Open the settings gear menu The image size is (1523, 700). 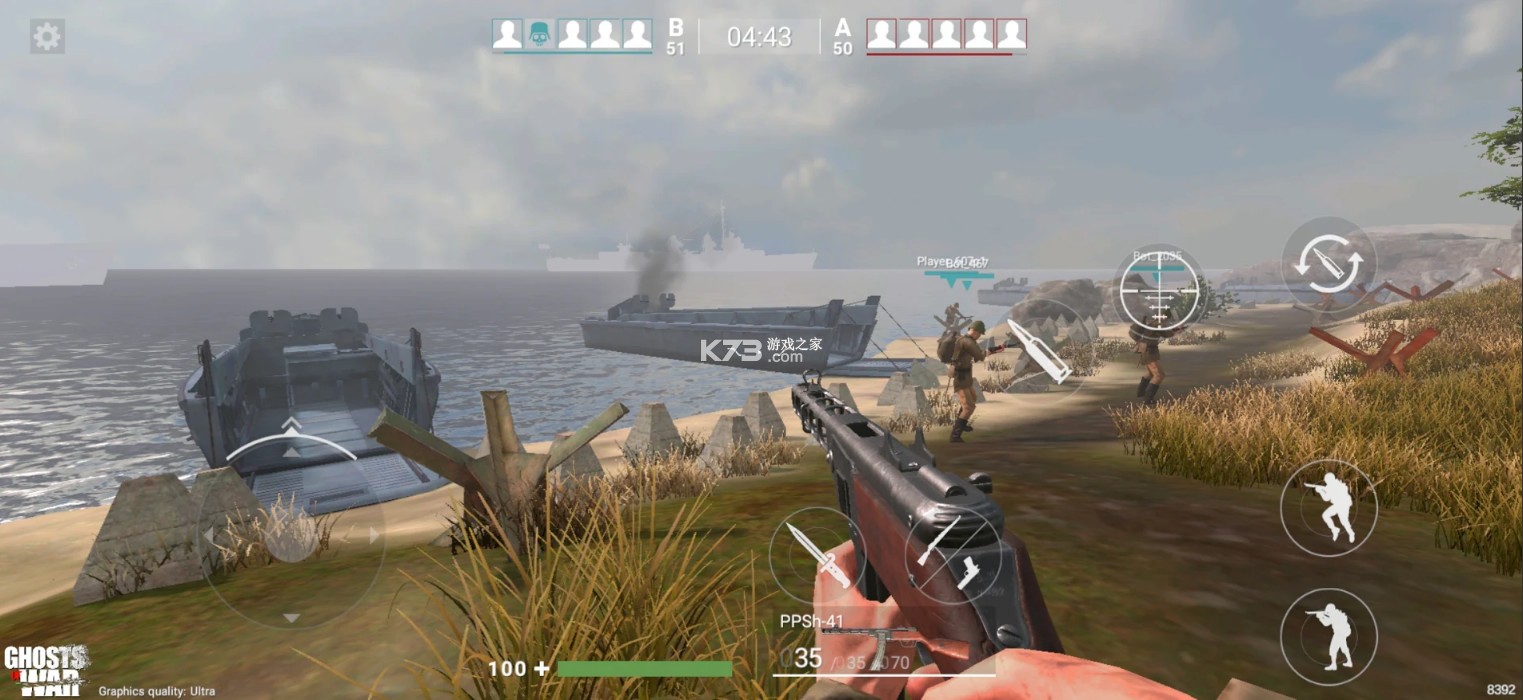47,37
